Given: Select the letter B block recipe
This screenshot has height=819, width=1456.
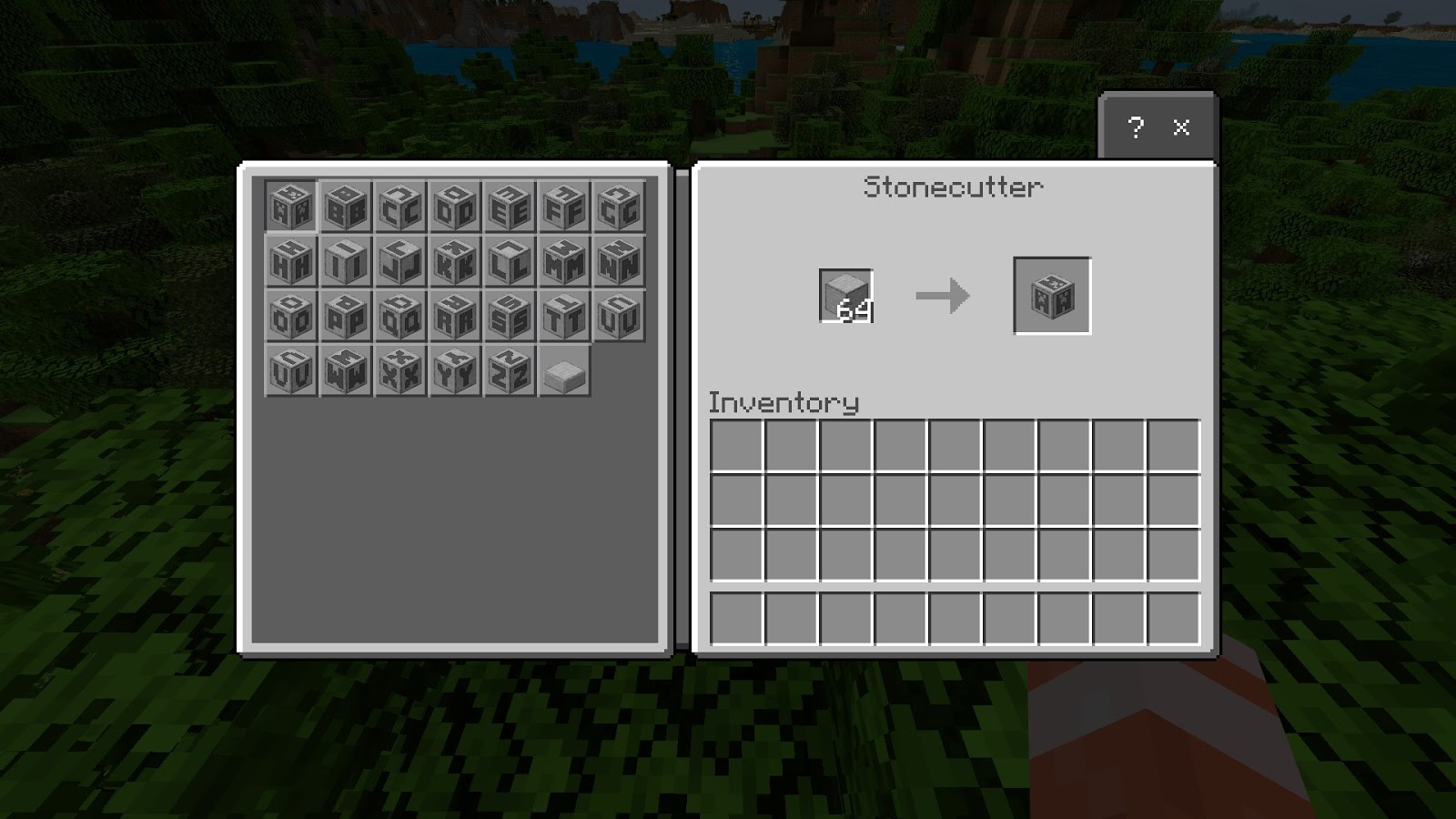Looking at the screenshot, I should [x=344, y=207].
